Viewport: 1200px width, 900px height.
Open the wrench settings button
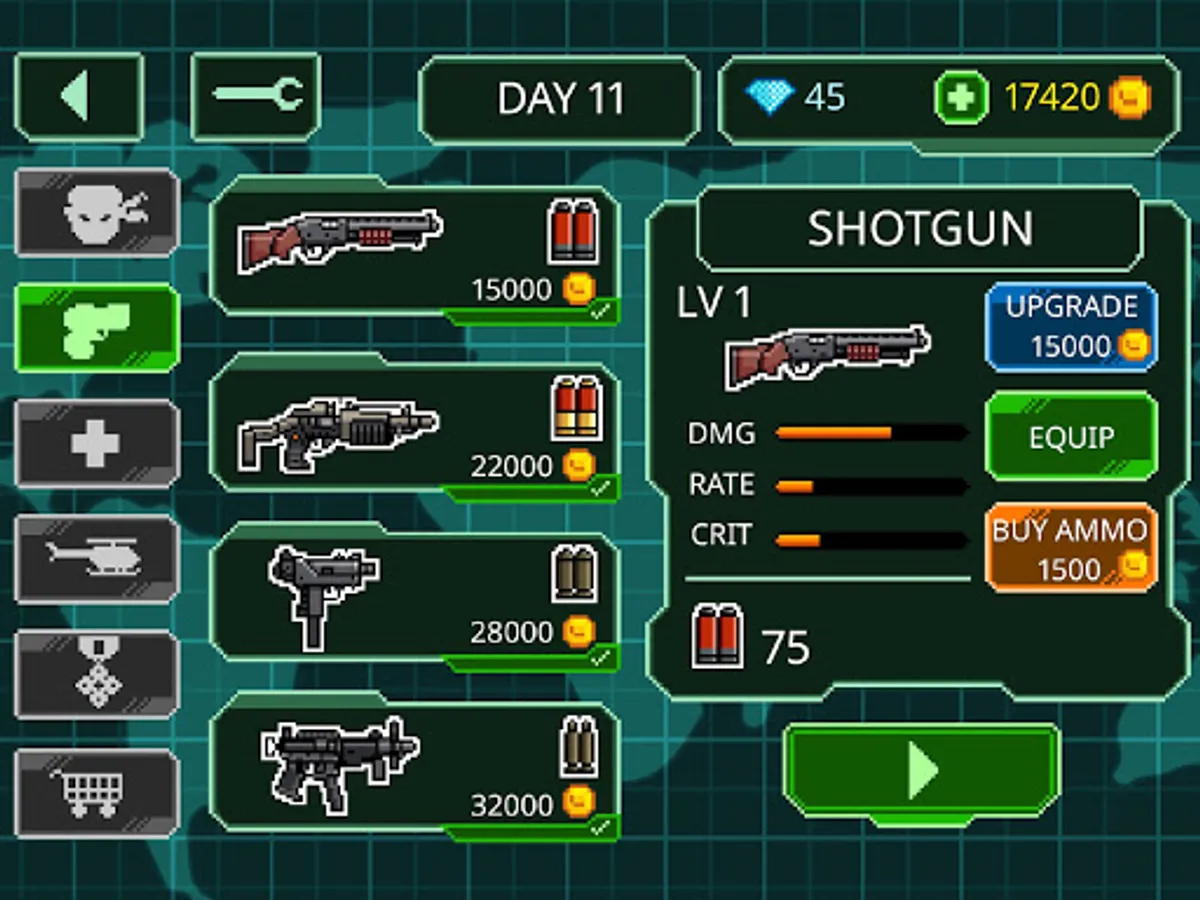(256, 97)
